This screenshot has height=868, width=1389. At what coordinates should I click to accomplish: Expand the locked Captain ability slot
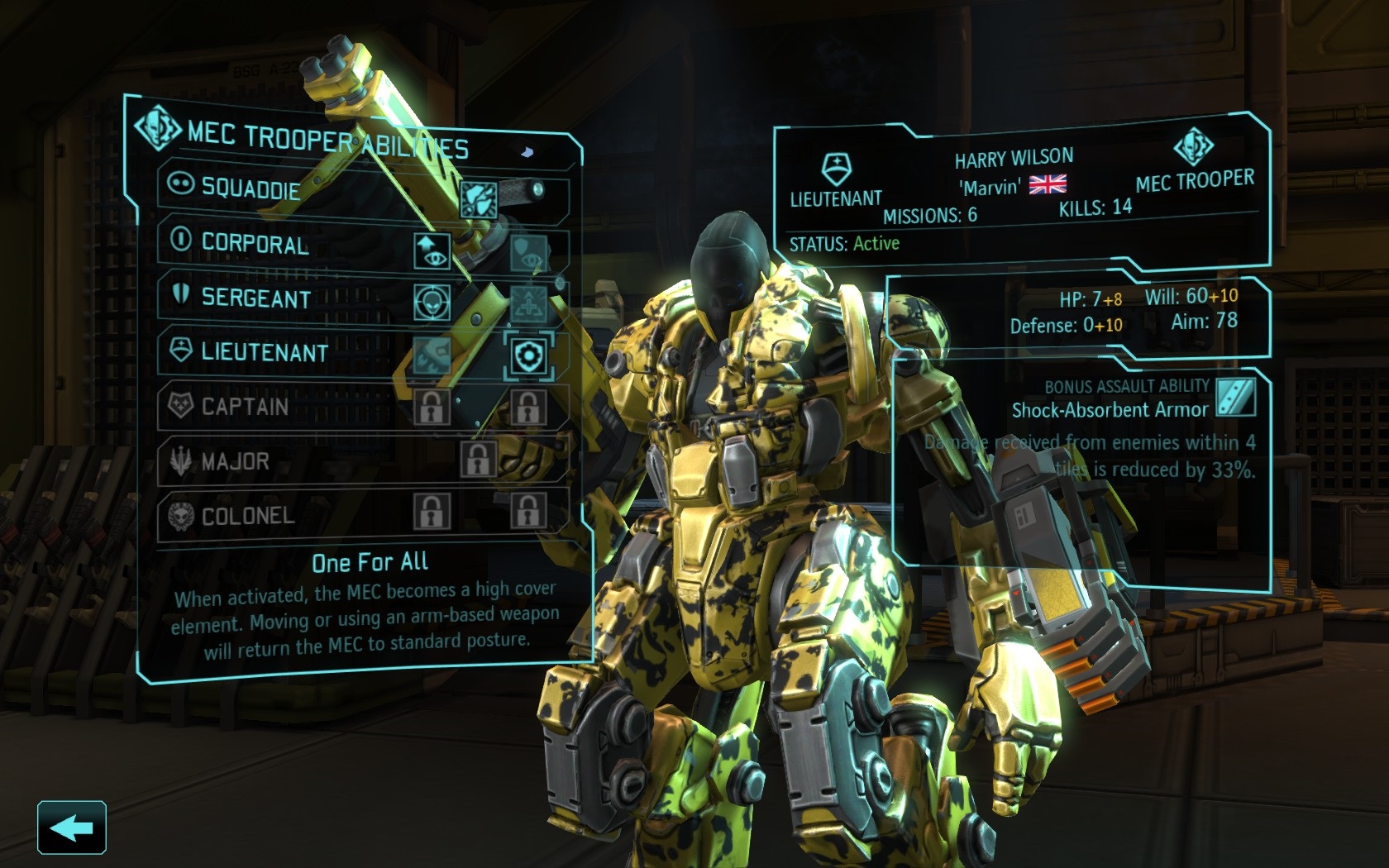click(431, 408)
